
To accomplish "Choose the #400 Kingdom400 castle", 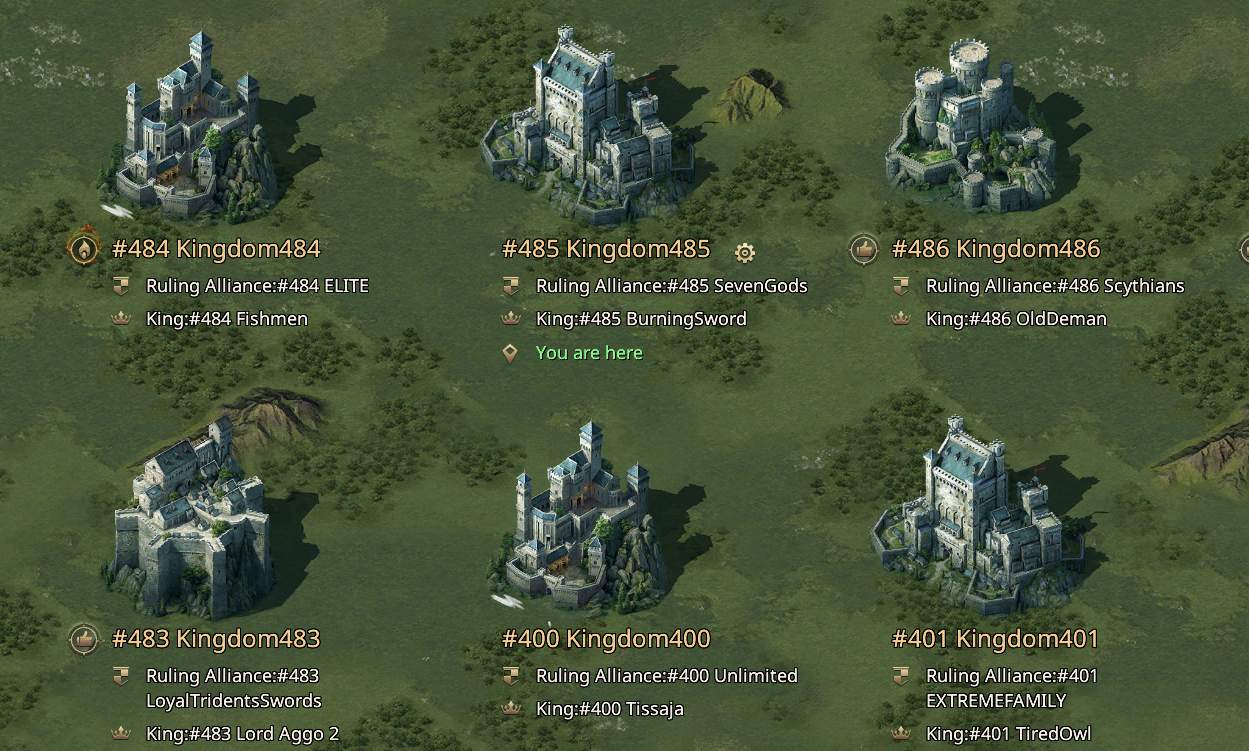I will pos(580,520).
